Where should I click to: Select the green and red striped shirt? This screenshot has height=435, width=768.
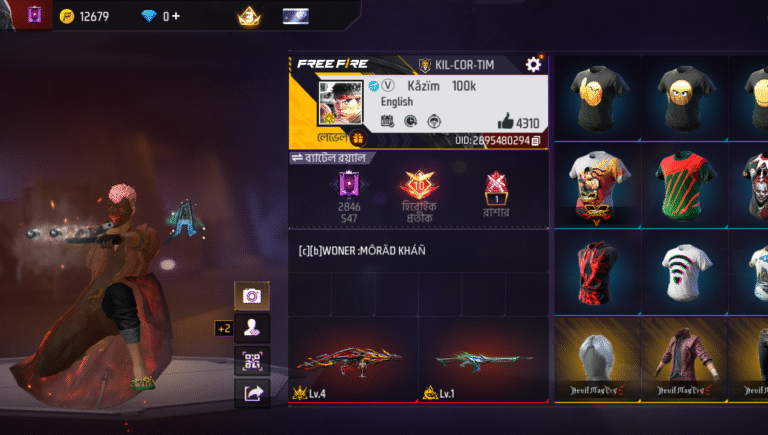(683, 183)
